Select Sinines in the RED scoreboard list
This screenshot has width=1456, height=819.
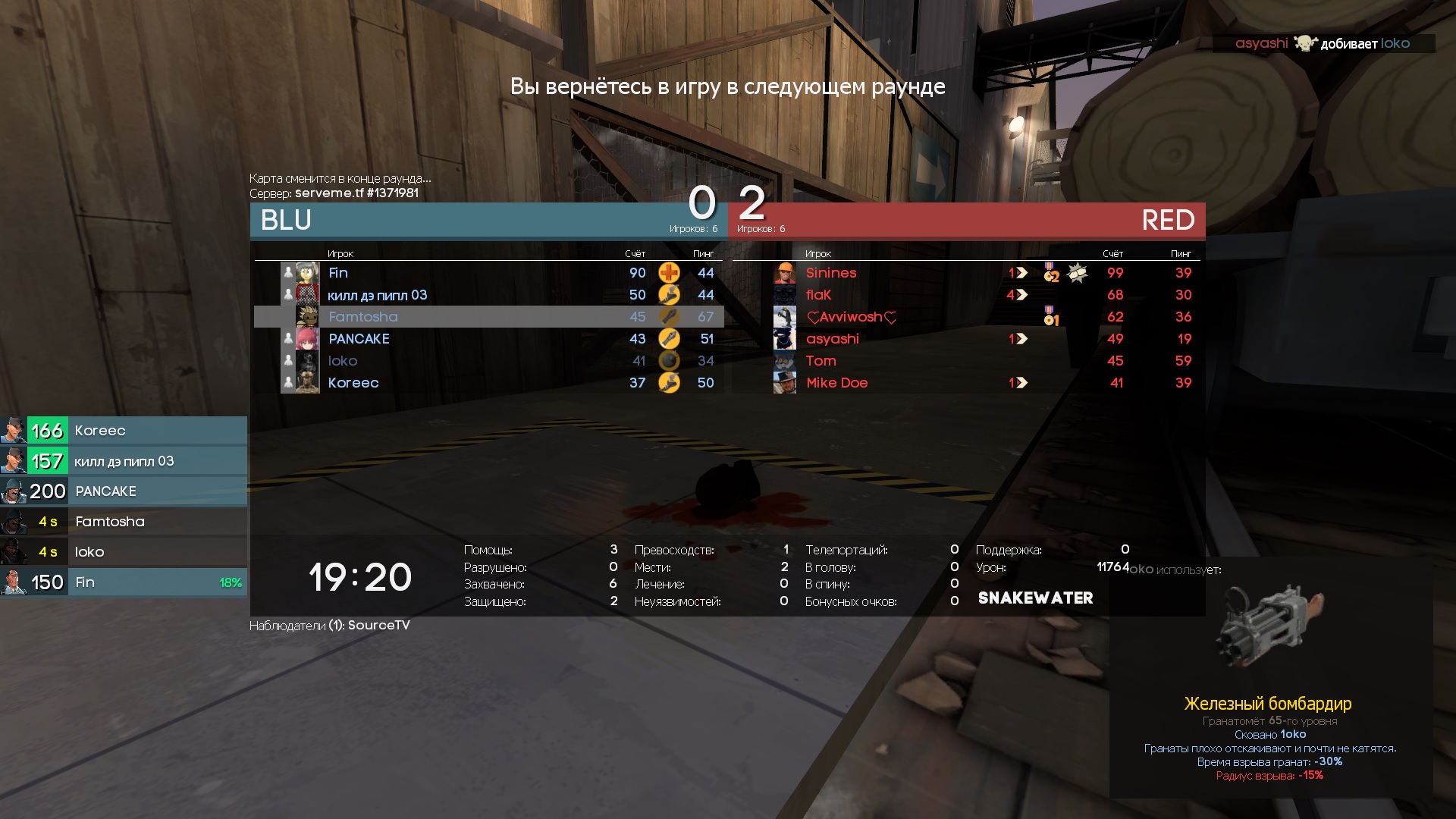(x=831, y=273)
